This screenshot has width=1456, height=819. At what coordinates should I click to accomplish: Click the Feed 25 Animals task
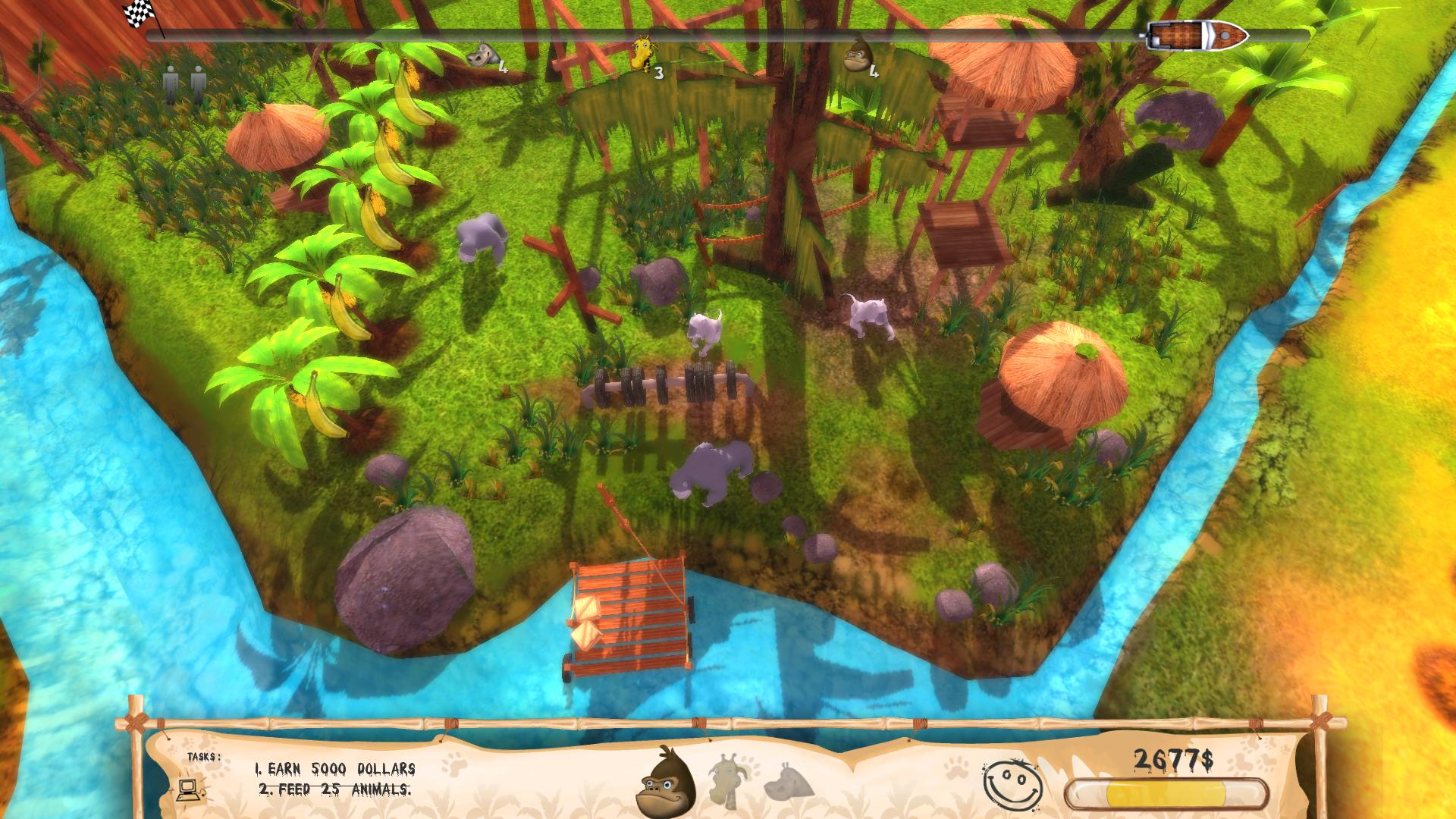(x=334, y=789)
